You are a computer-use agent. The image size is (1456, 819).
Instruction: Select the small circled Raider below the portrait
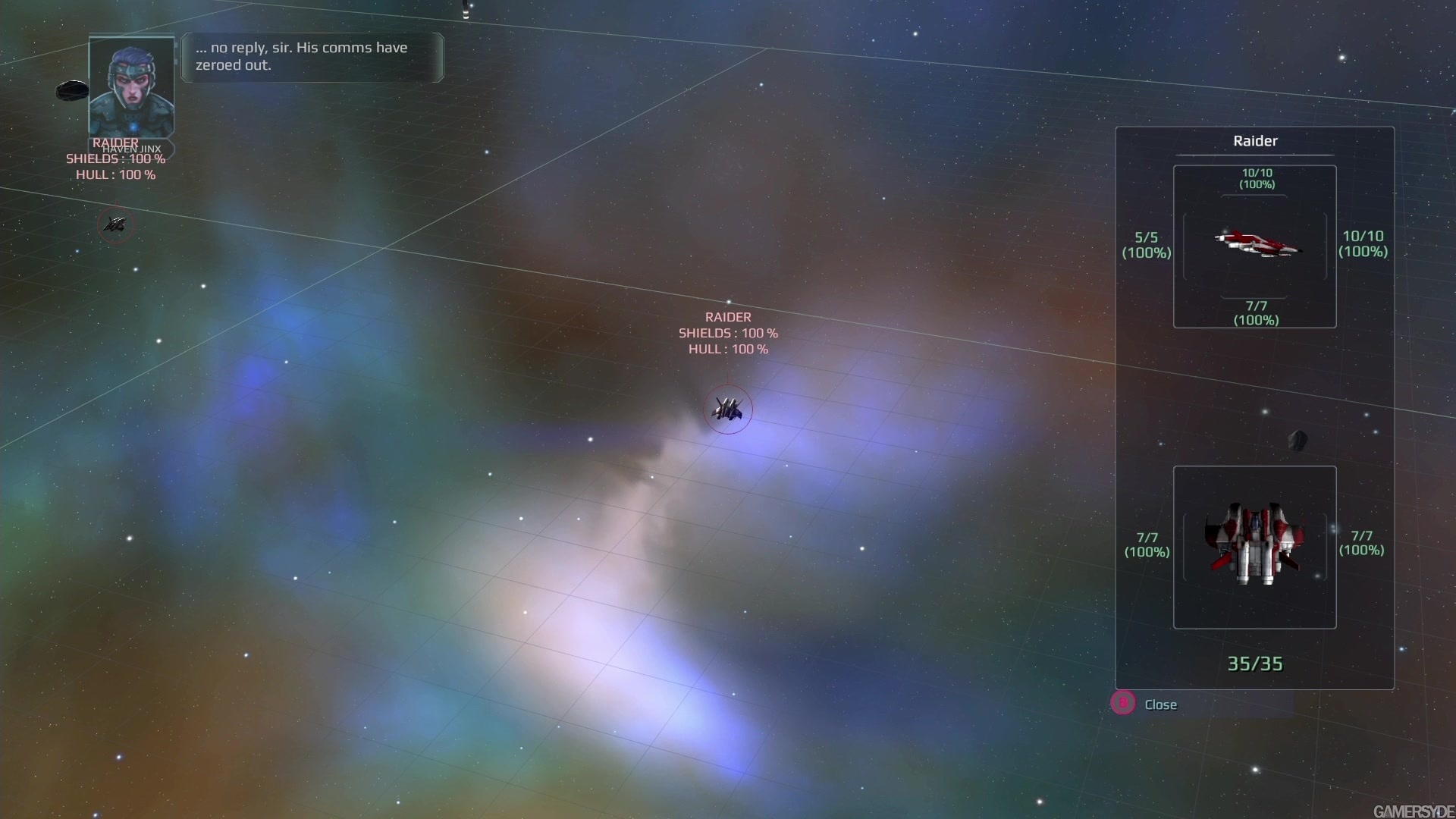tap(115, 224)
